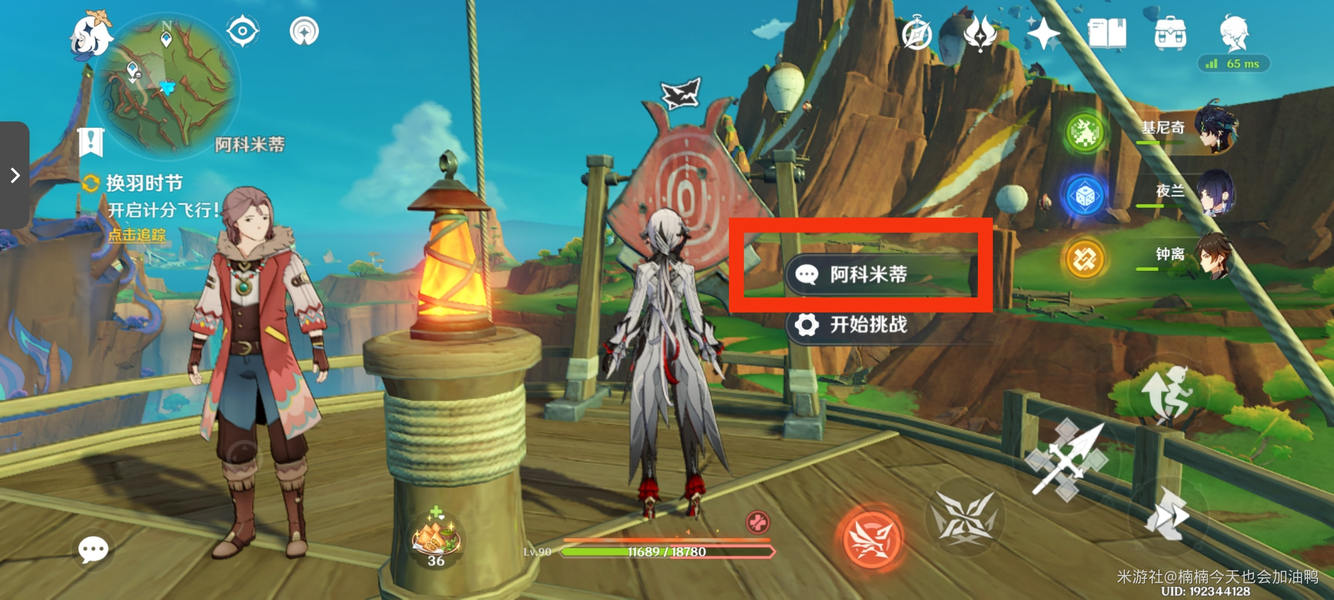
Task: Open the chat speech bubble
Action: (x=93, y=548)
